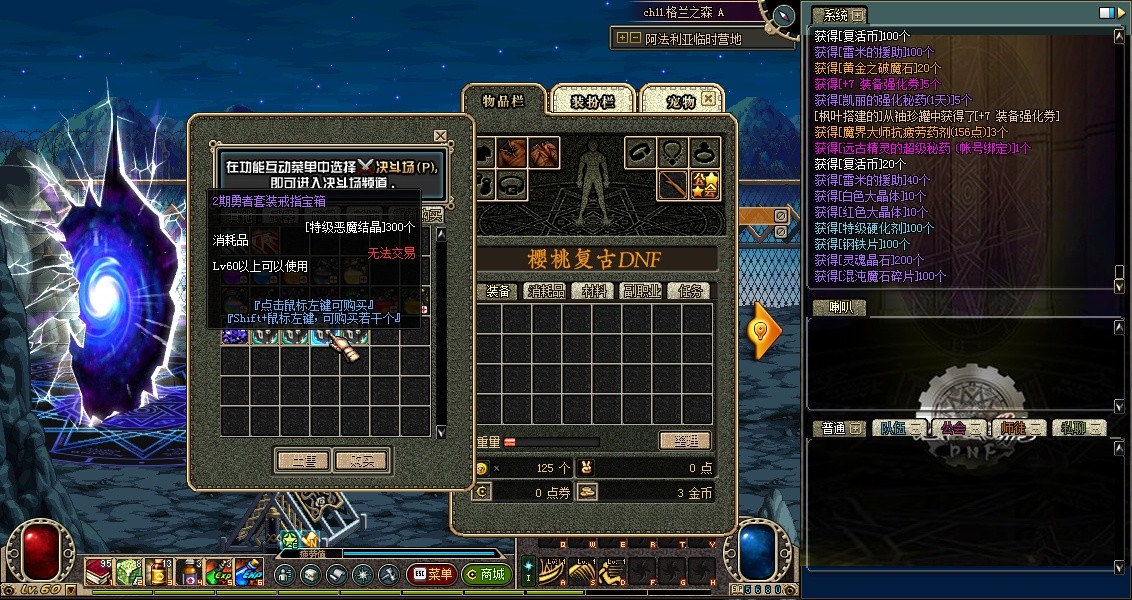
Task: Open the ESC 菜单 menu button
Action: tap(431, 575)
